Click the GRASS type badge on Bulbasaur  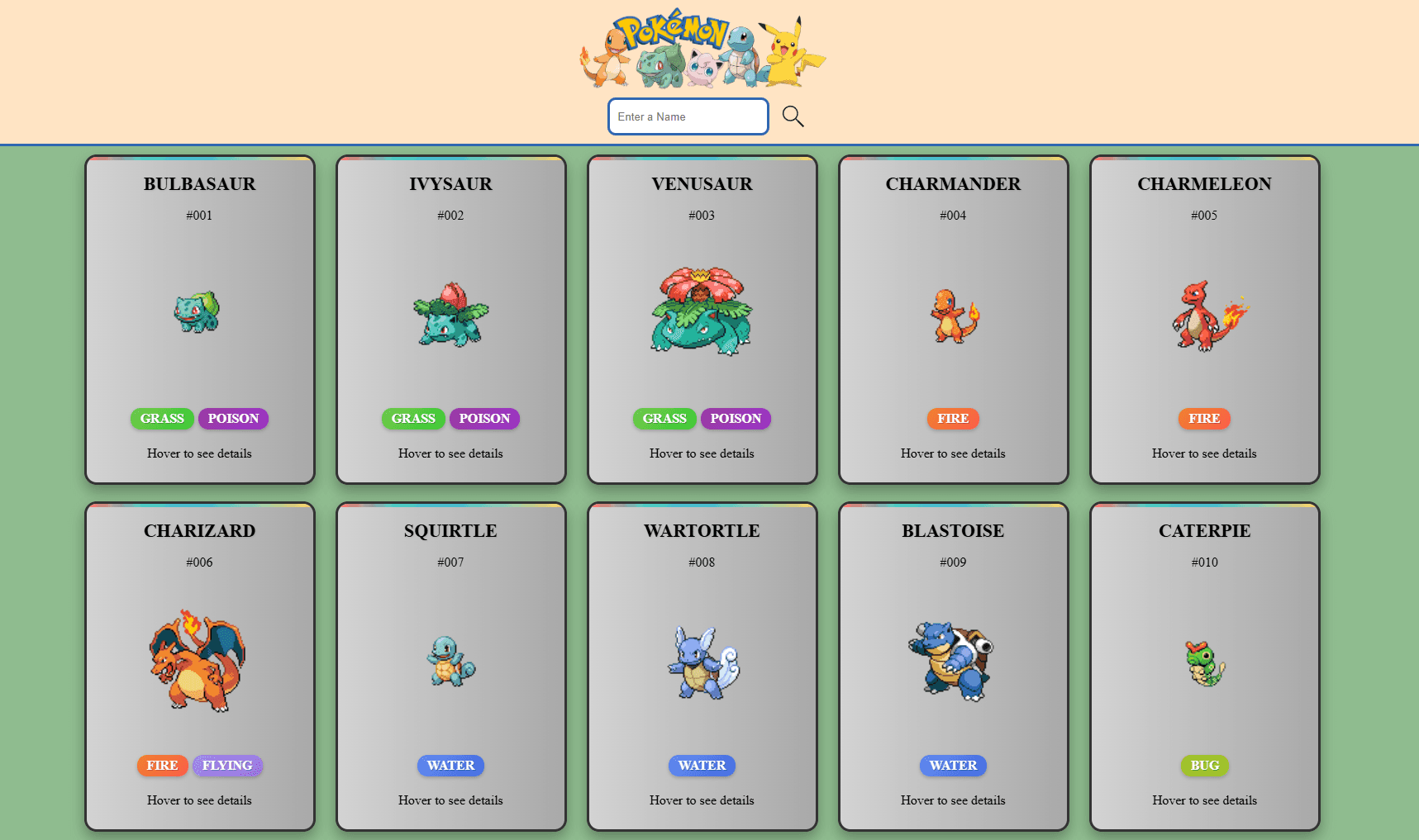[x=162, y=419]
